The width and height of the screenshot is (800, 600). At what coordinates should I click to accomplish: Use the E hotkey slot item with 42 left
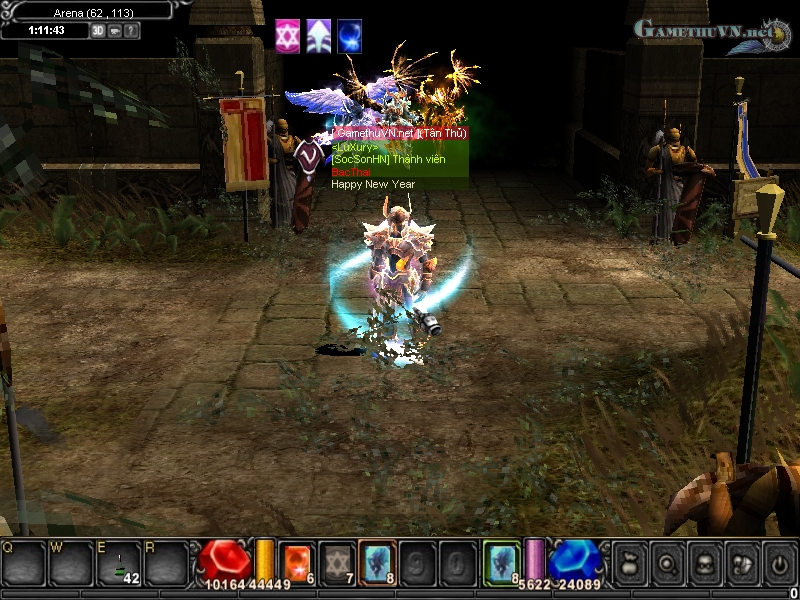(x=119, y=564)
